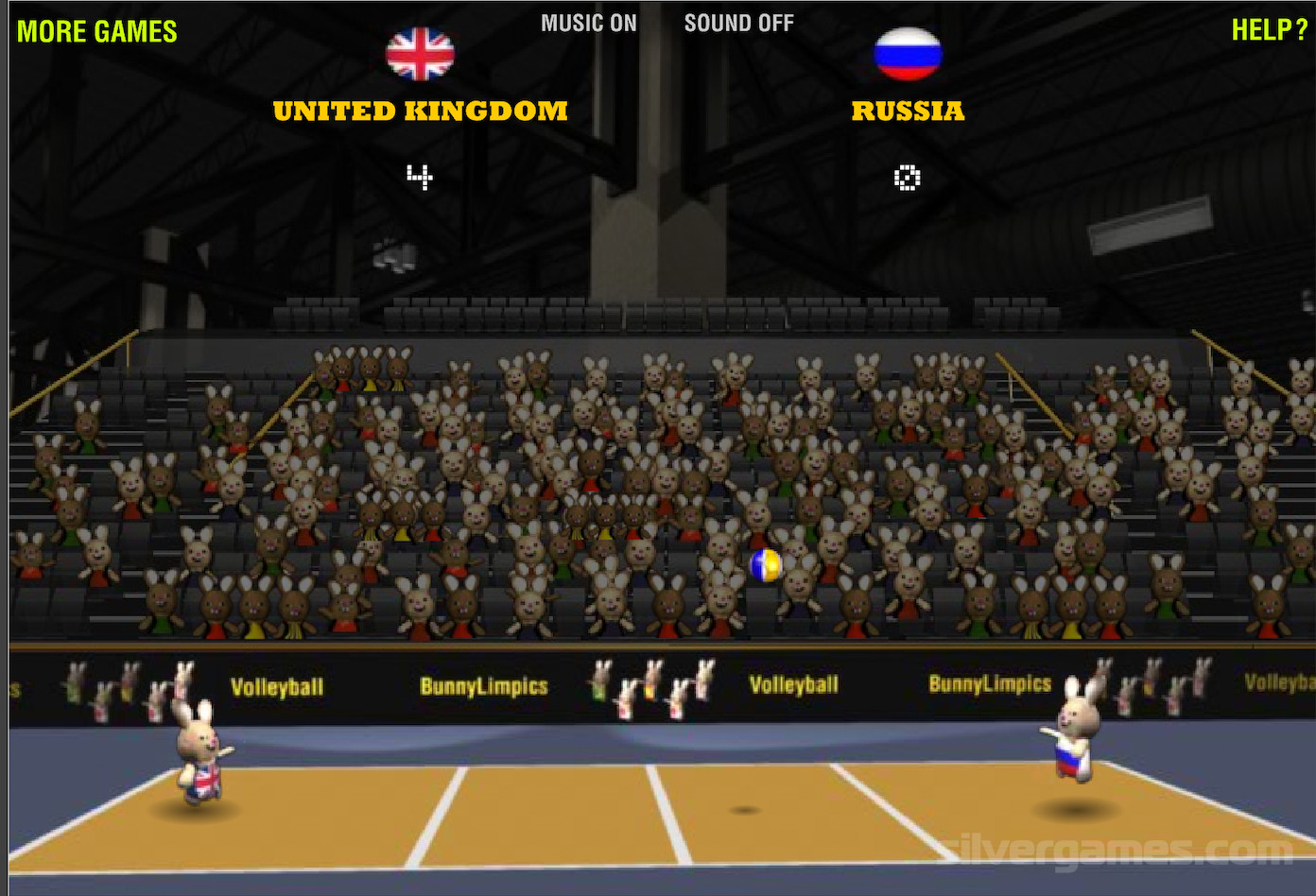Open the More Games link
Image resolution: width=1316 pixels, height=896 pixels.
click(97, 32)
